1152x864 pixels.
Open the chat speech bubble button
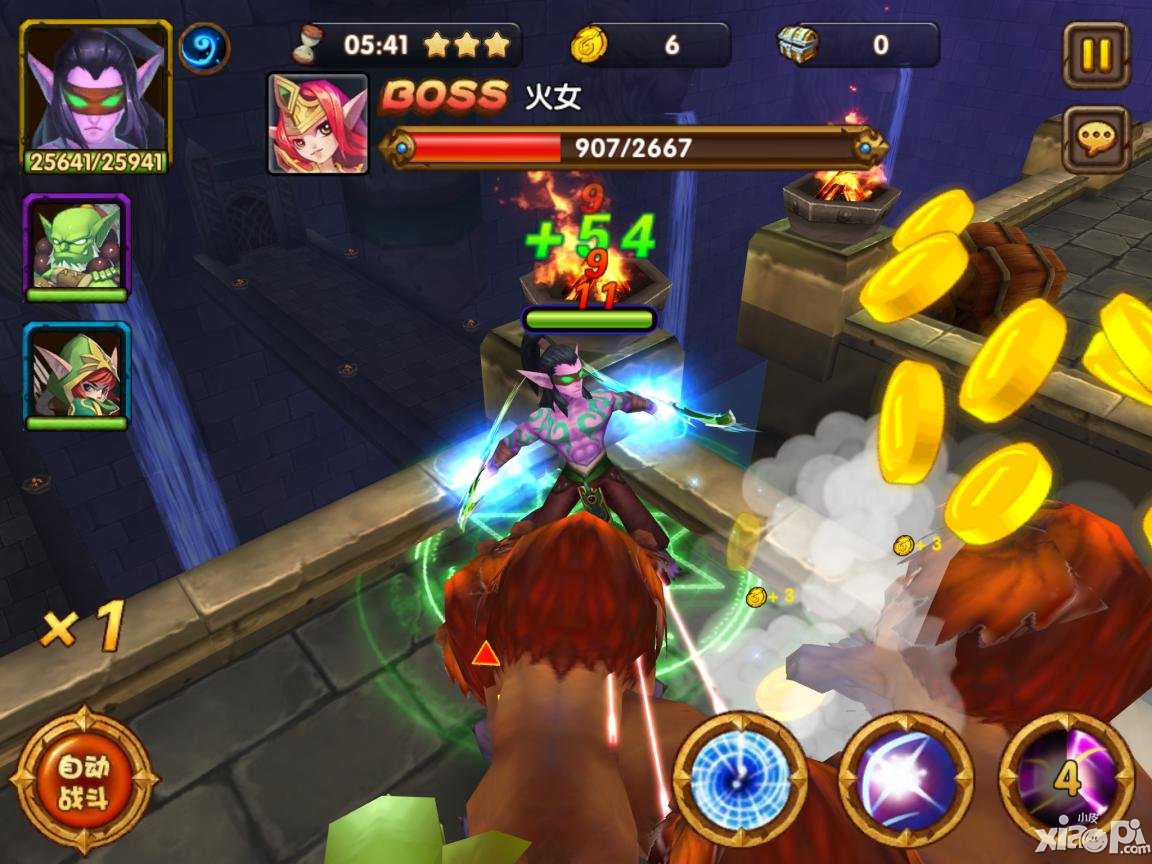(x=1096, y=140)
